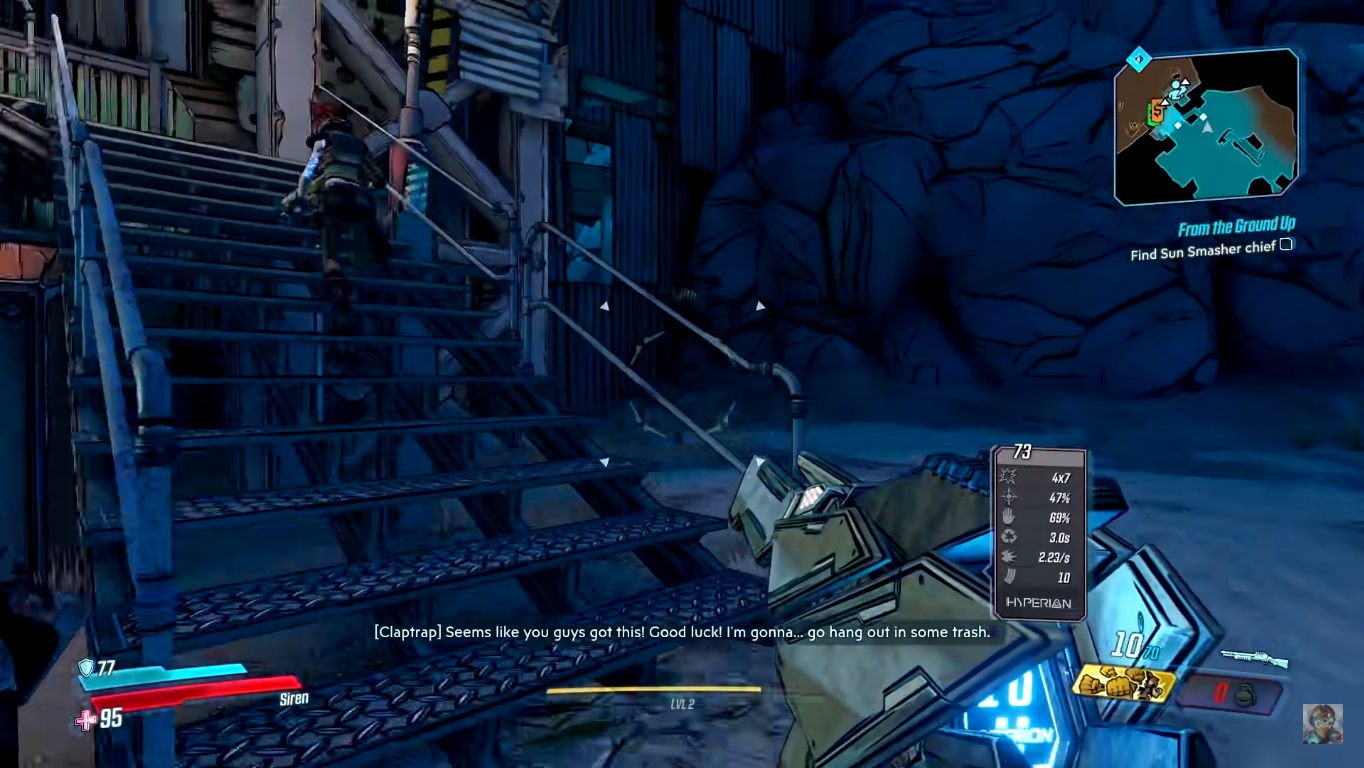
Task: Activate the yellow fists action skill icon
Action: [1123, 683]
